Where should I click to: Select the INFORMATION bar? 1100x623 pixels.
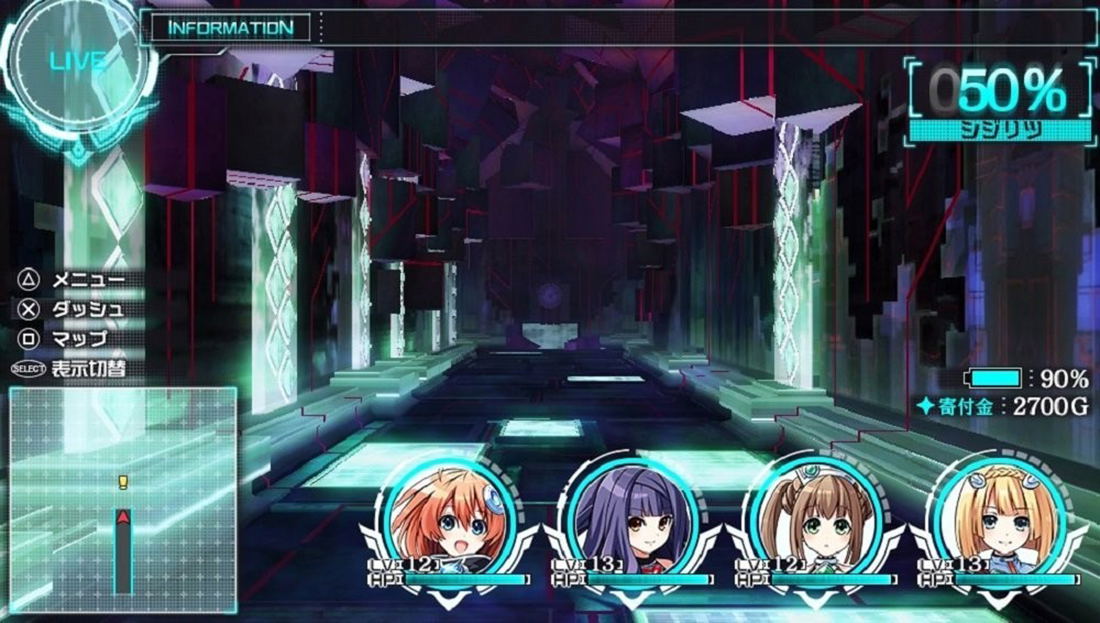coord(231,28)
